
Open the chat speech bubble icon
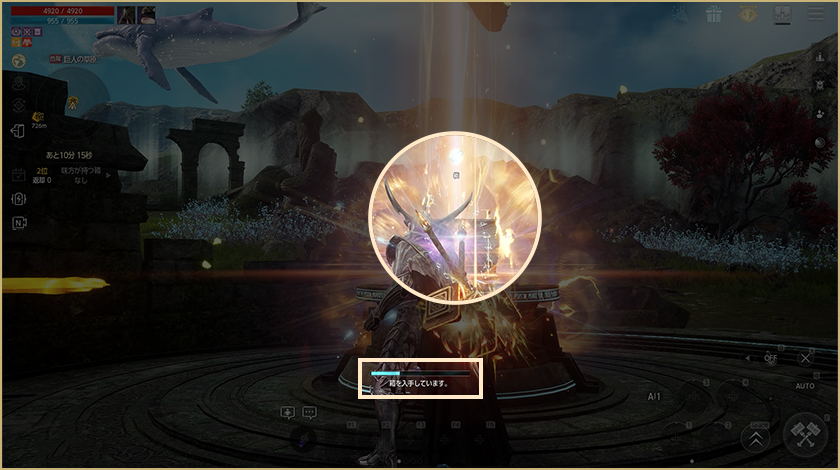pyautogui.click(x=310, y=412)
